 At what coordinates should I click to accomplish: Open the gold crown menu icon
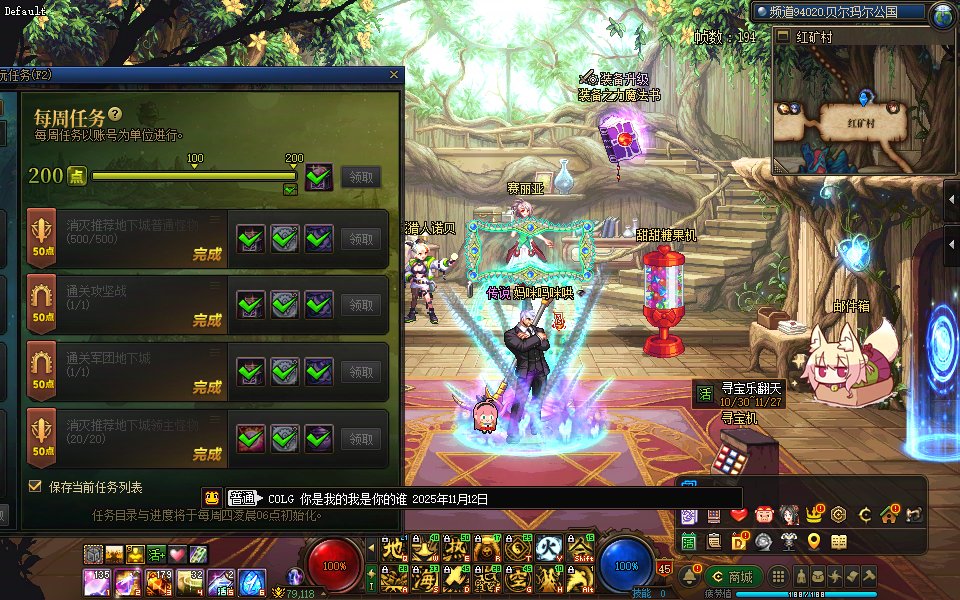[813, 515]
